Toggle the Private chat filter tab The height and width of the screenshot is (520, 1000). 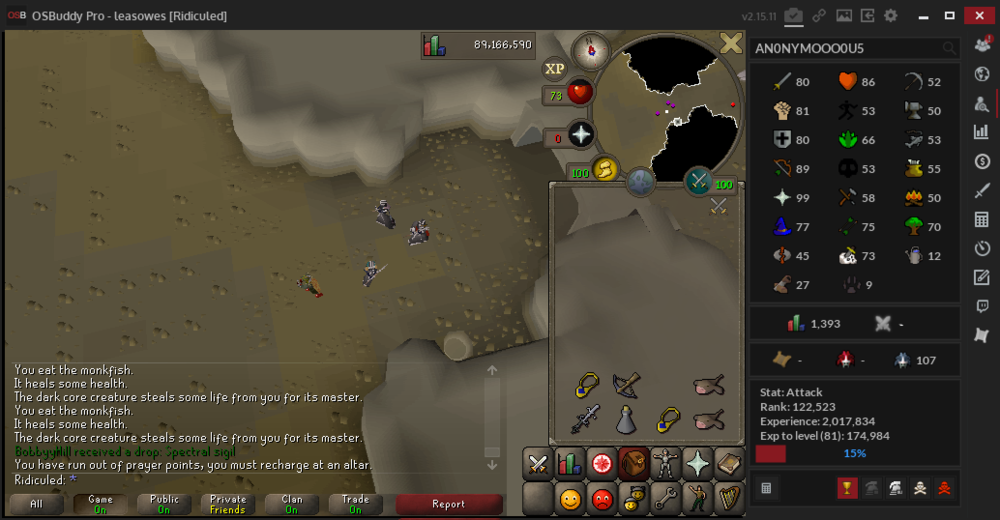228,504
